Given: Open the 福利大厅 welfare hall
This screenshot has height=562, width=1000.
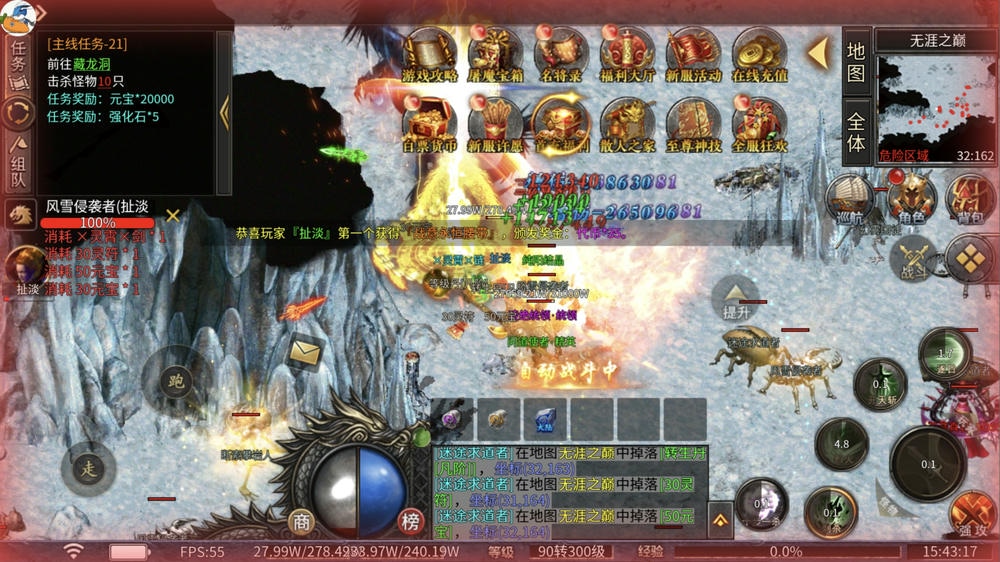Looking at the screenshot, I should [x=627, y=54].
